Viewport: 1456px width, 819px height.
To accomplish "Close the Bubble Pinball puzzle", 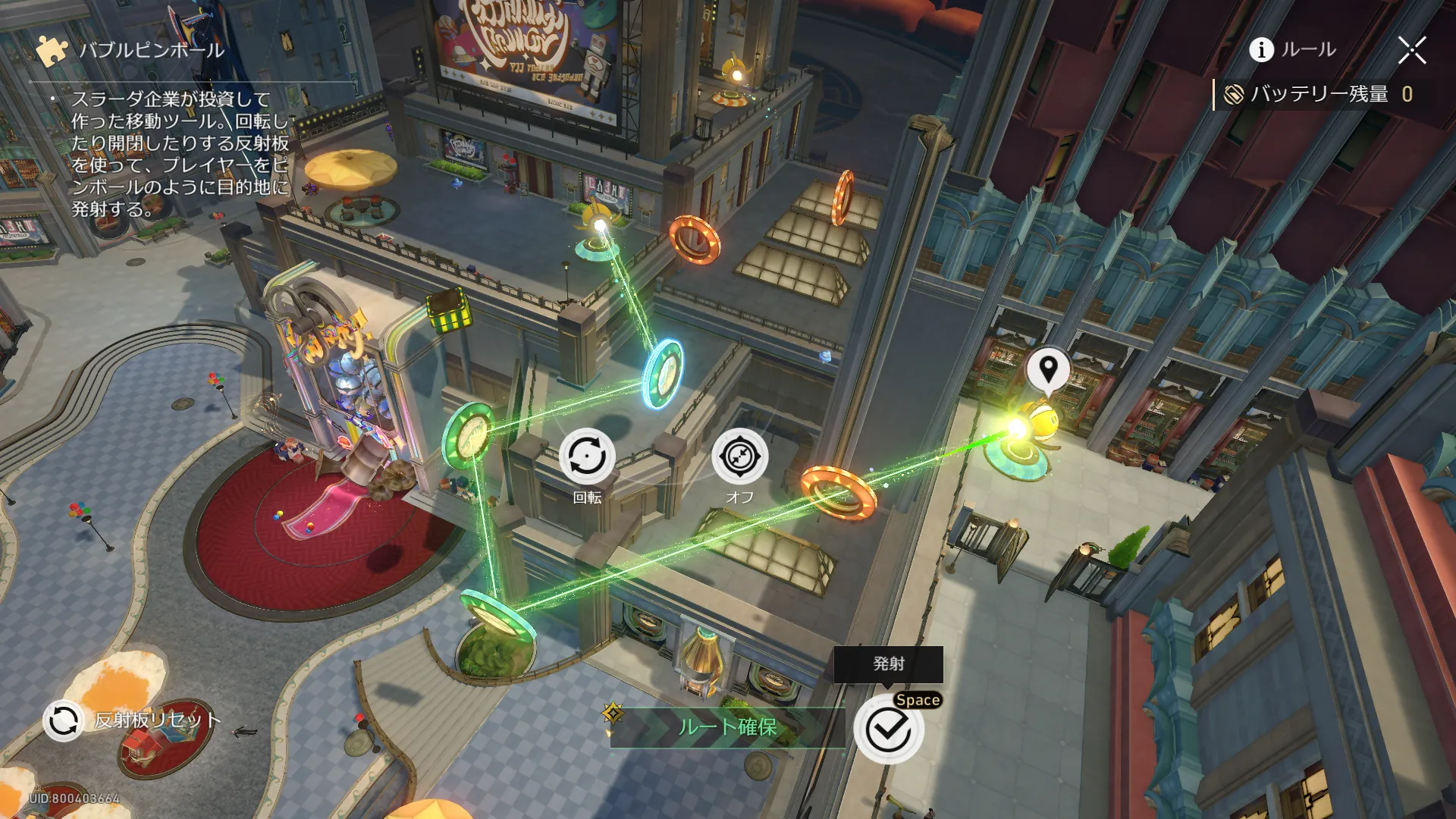I will [1411, 50].
